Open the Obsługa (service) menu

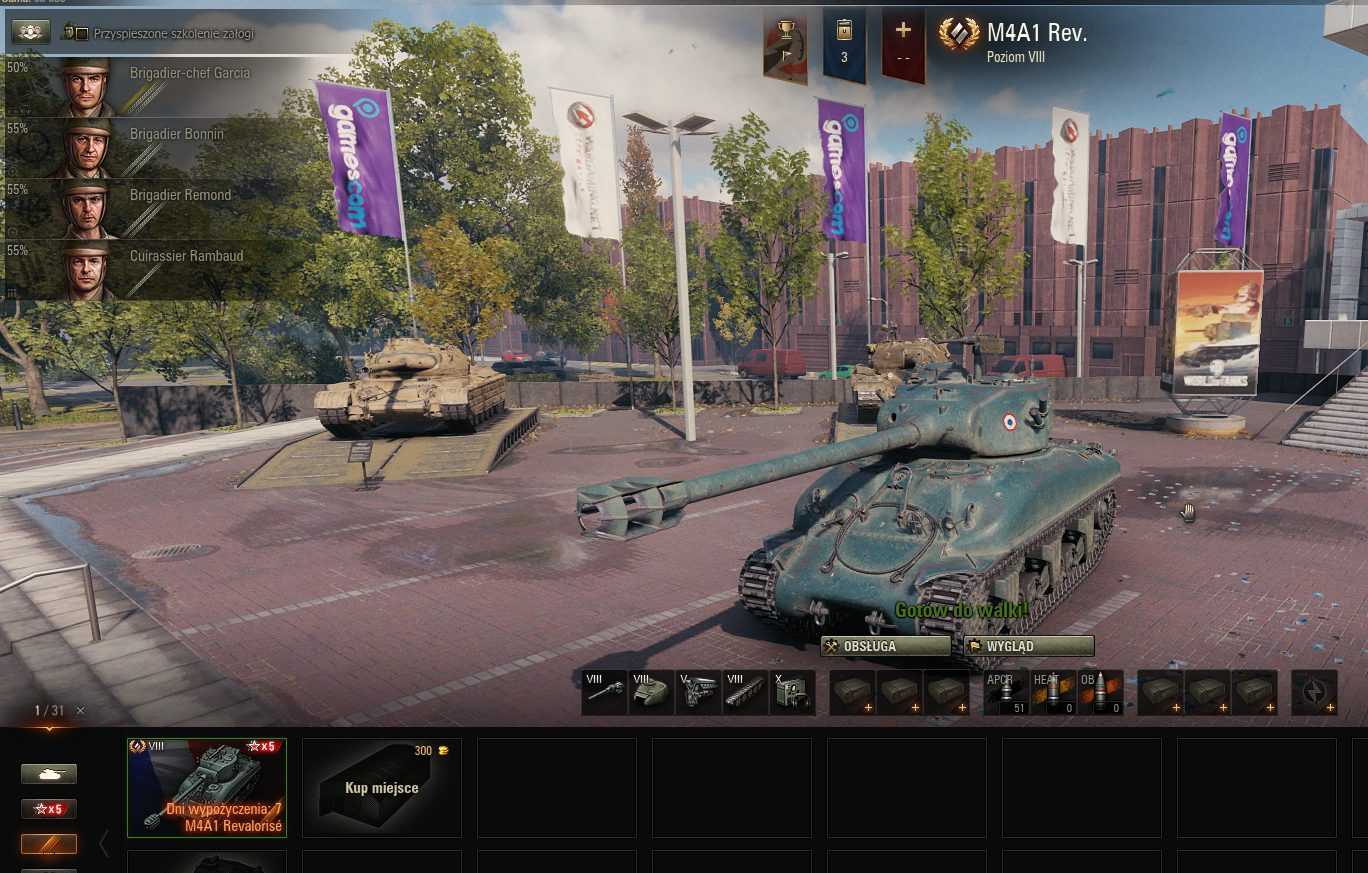[885, 646]
